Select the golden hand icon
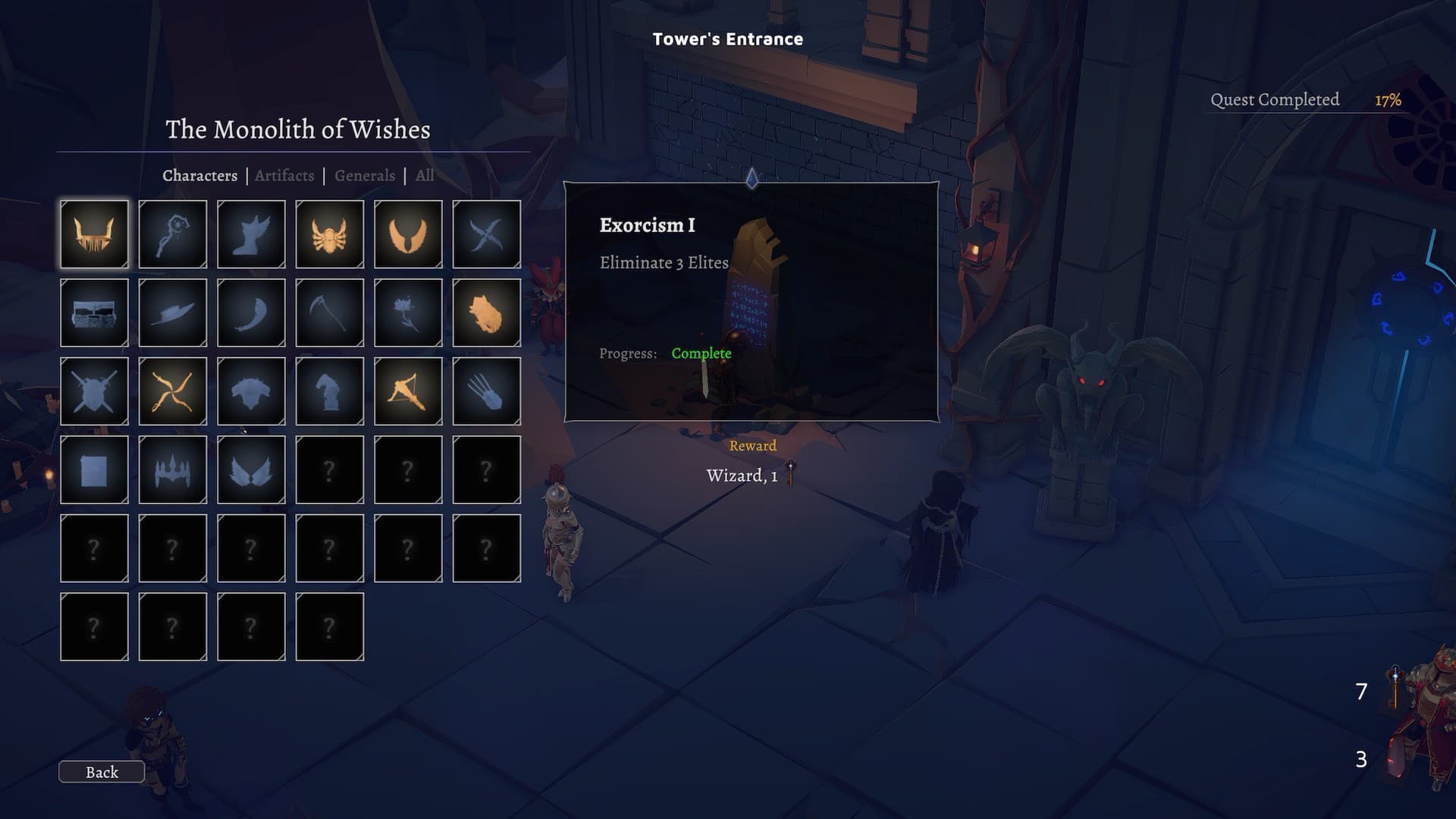The height and width of the screenshot is (819, 1456). [x=488, y=313]
